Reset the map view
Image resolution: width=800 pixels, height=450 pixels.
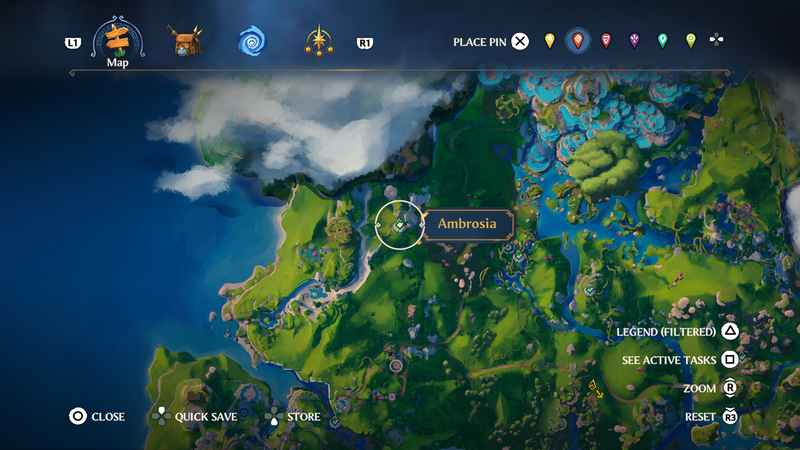click(x=710, y=416)
